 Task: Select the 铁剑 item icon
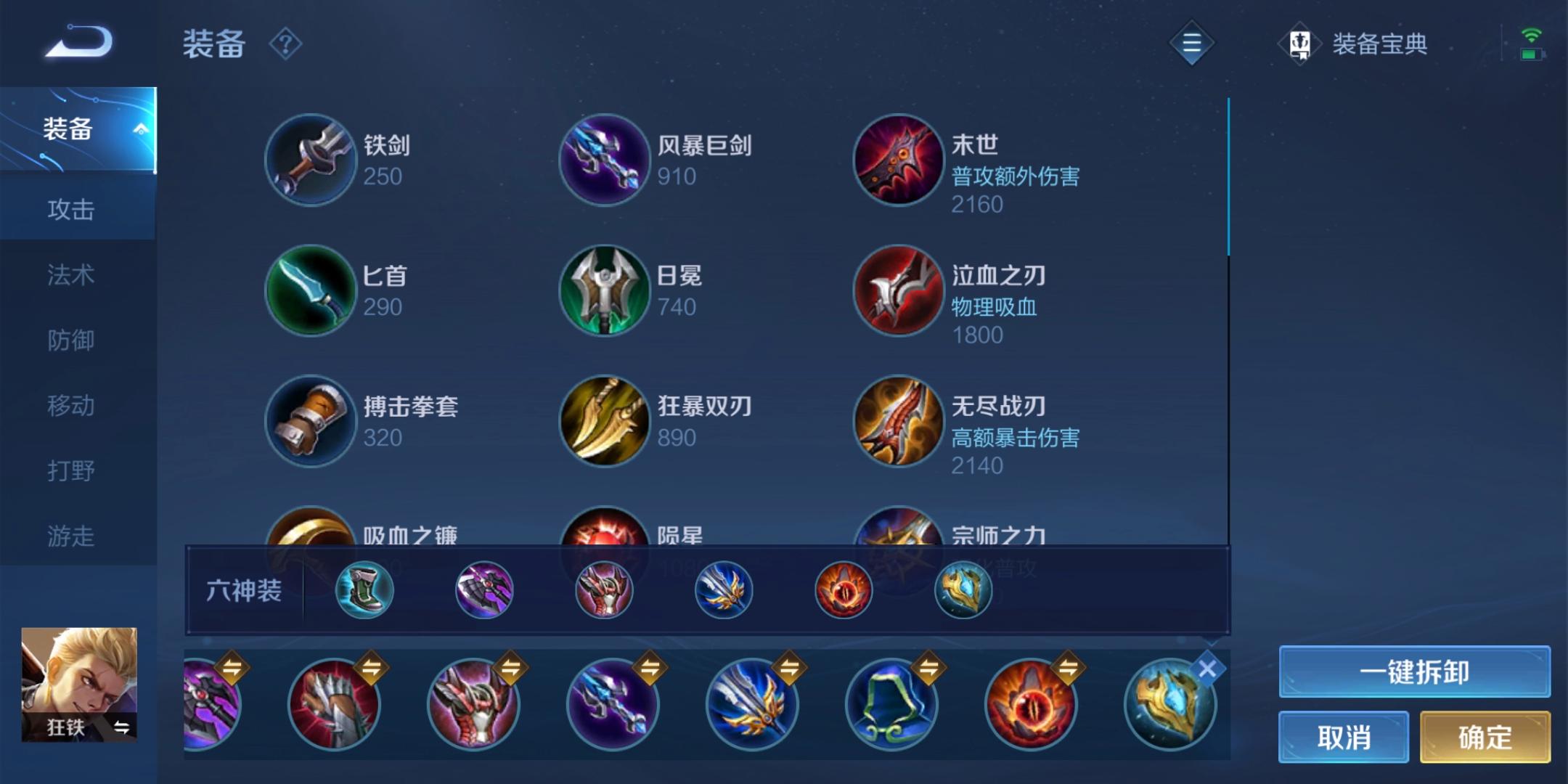tap(311, 160)
